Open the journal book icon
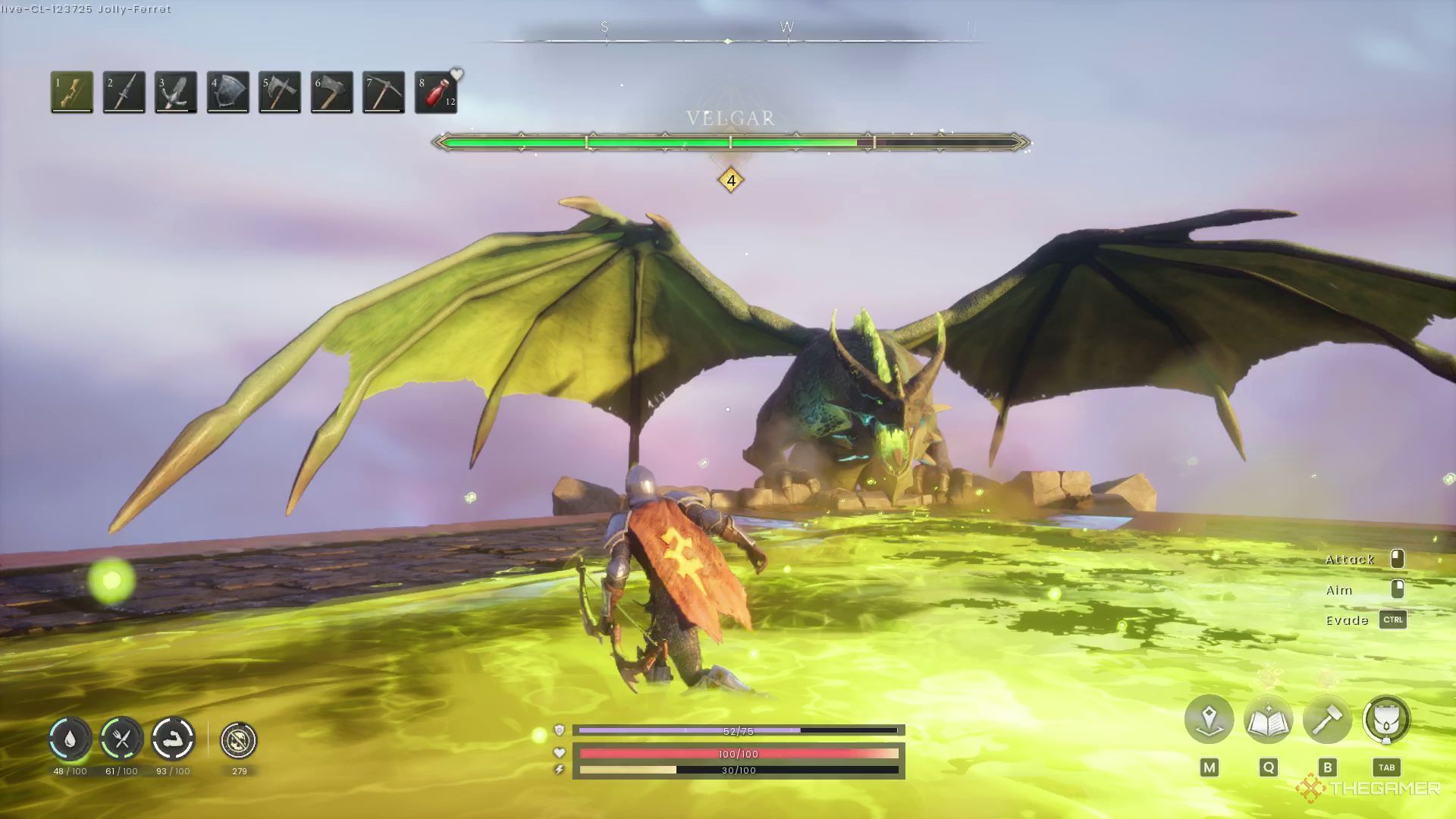This screenshot has width=1456, height=819. 1268,719
